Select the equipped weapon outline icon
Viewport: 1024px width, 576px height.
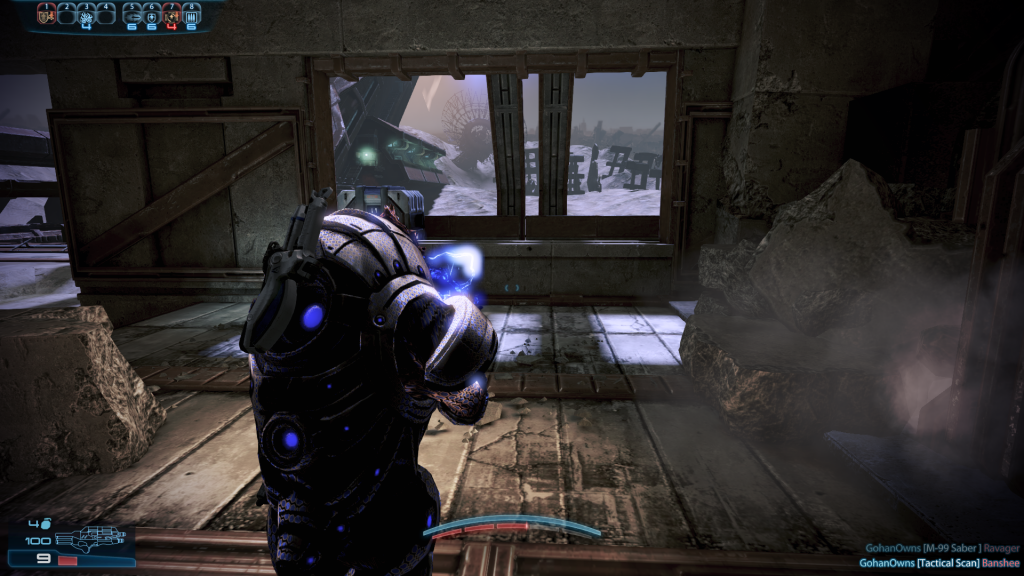pyautogui.click(x=90, y=538)
